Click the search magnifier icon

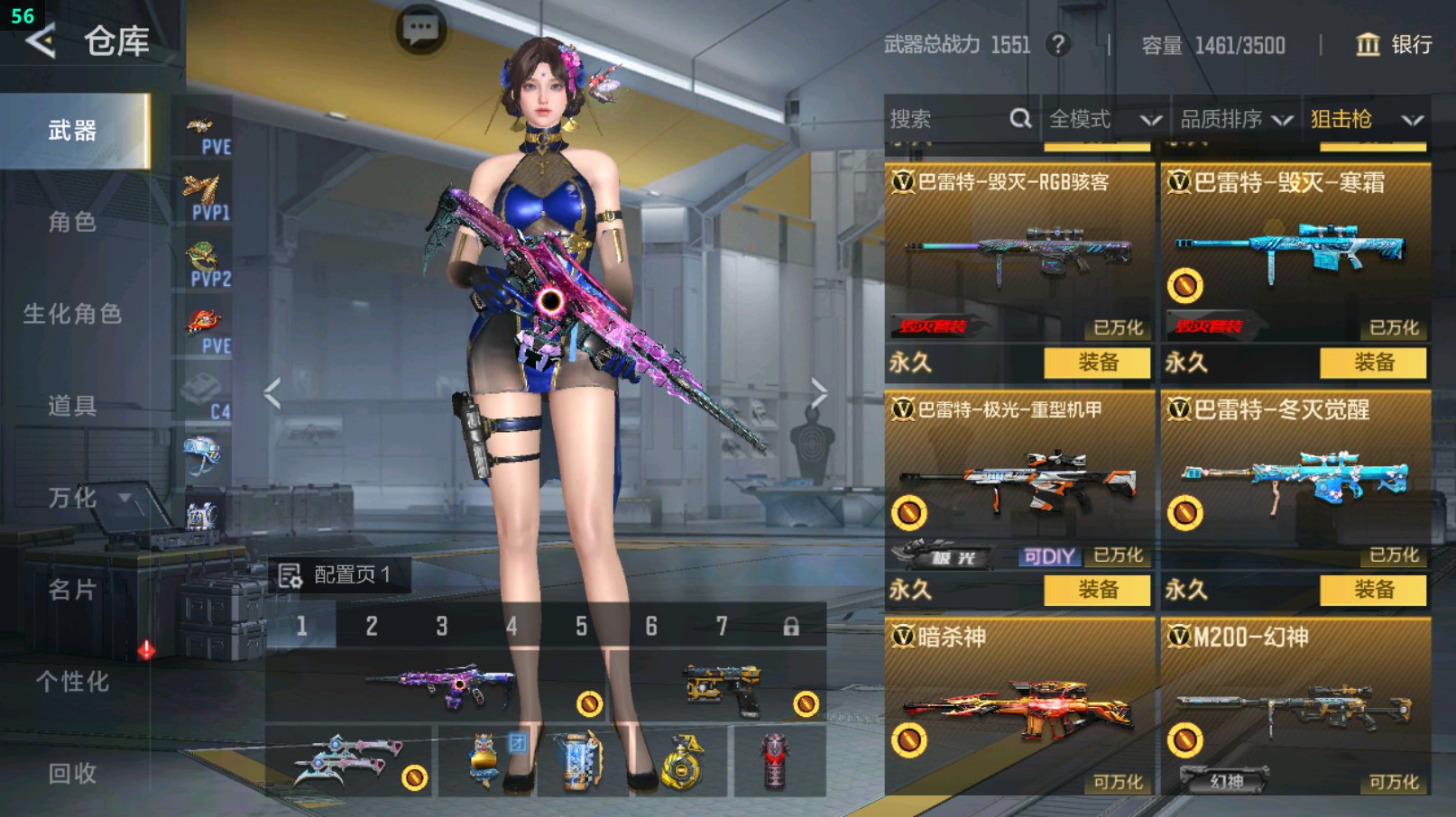[1020, 118]
